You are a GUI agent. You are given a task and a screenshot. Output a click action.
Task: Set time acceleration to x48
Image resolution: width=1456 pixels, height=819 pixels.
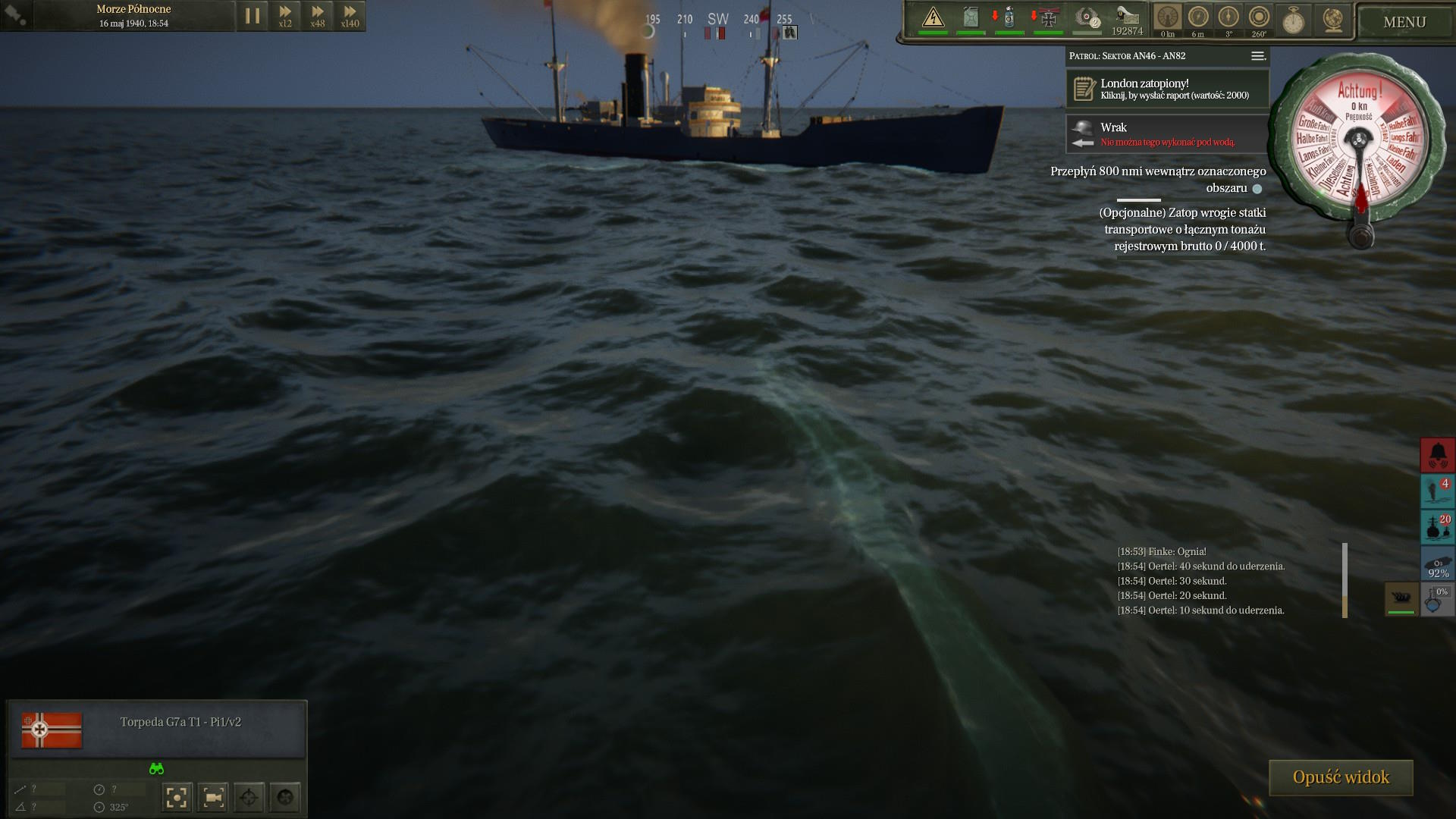(x=318, y=16)
